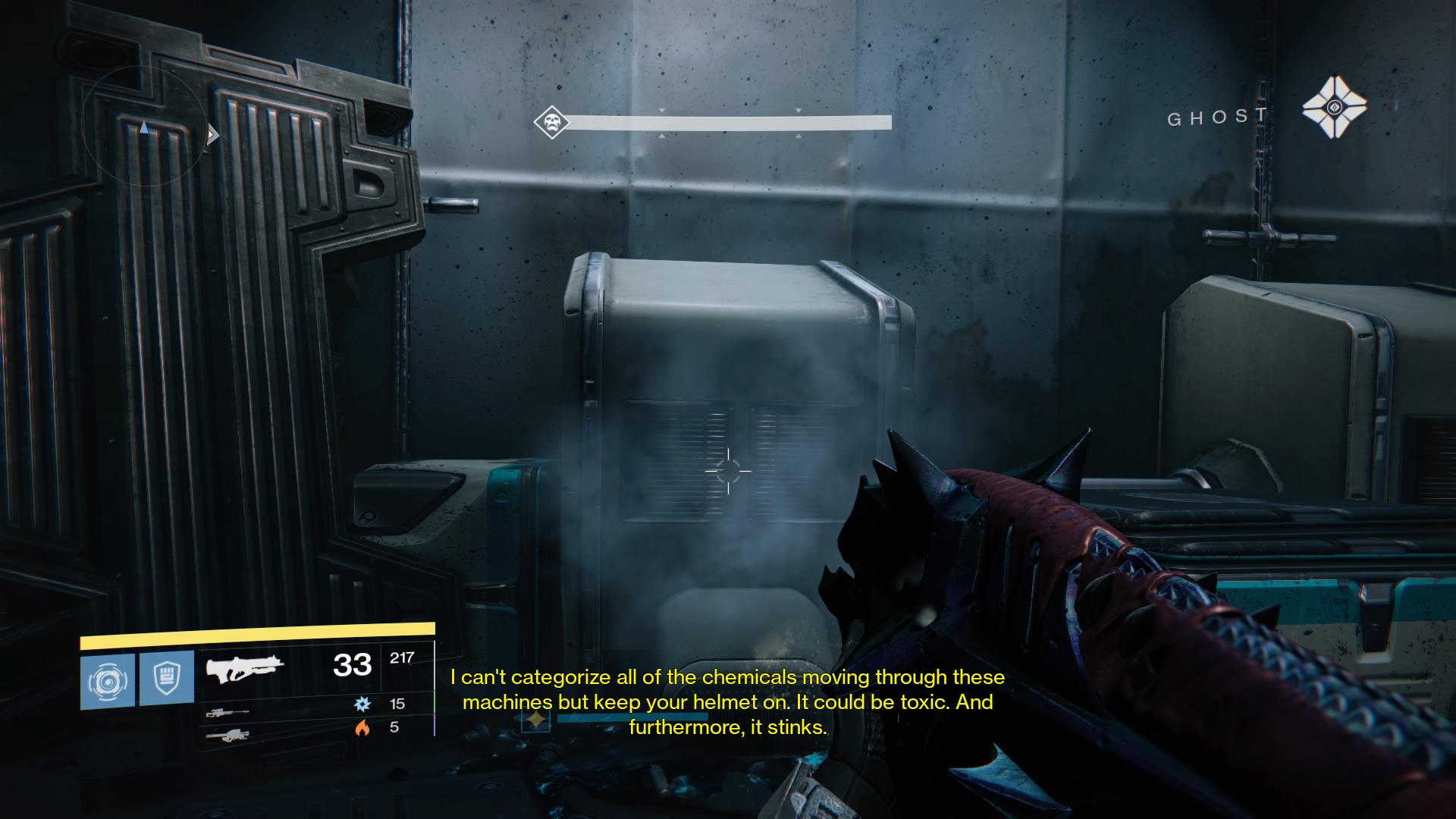
Task: Select the grenade ability icon
Action: pos(108,680)
